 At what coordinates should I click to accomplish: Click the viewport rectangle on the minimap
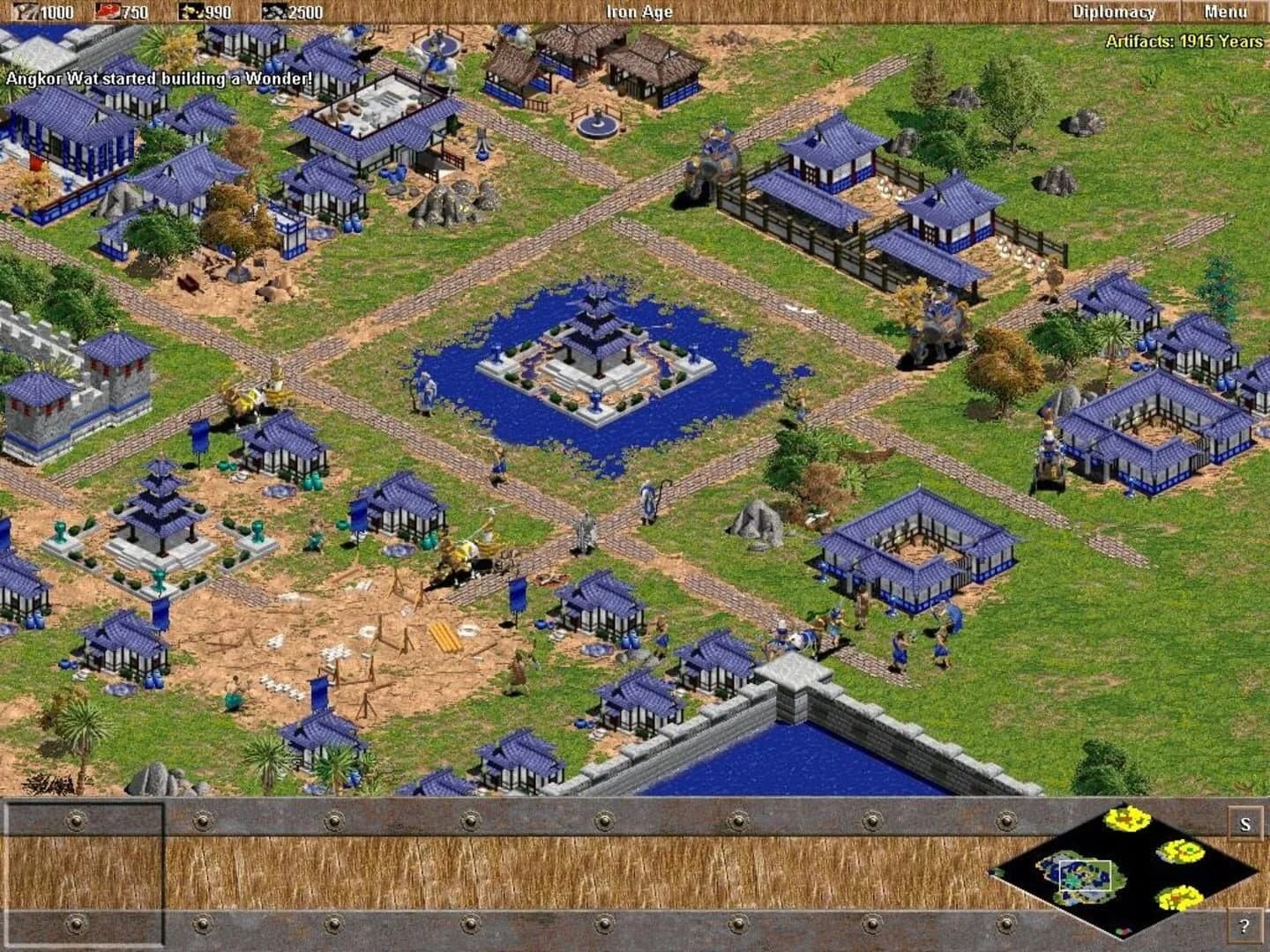point(1085,876)
